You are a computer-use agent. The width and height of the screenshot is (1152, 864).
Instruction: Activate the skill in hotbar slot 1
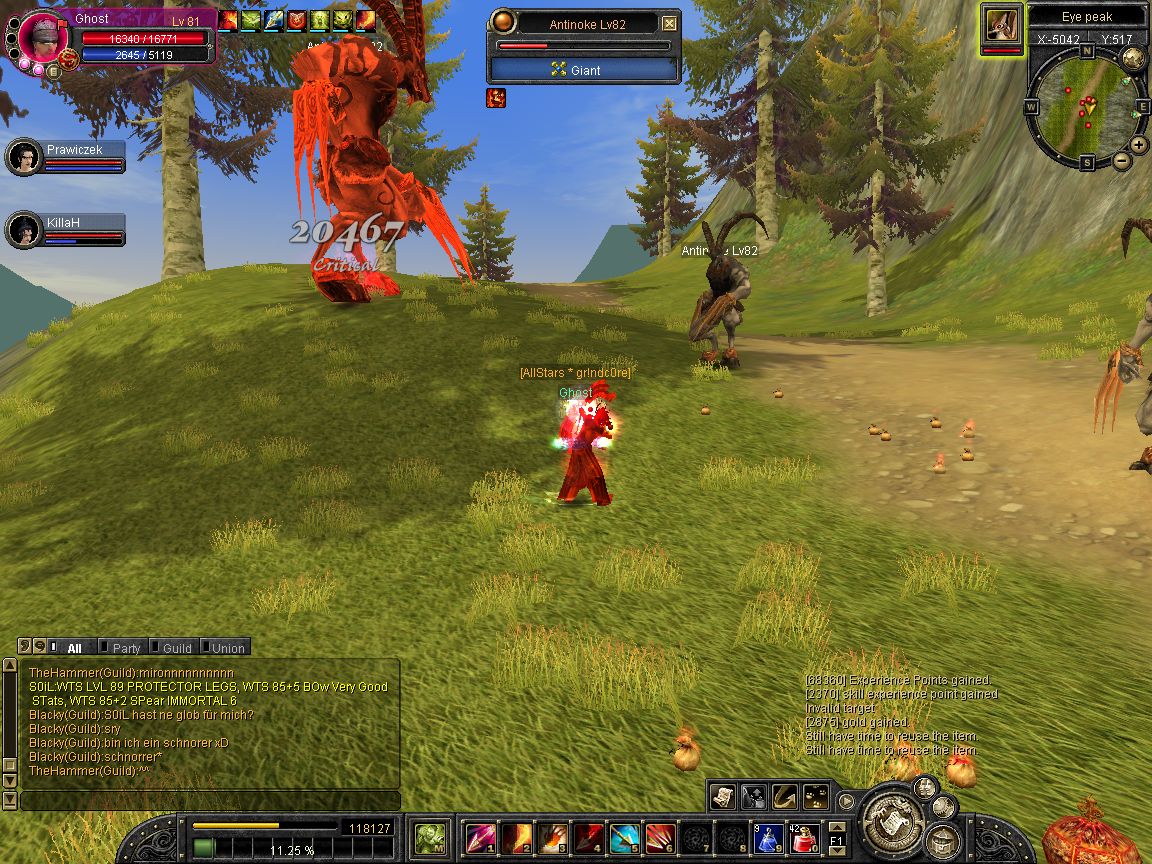tap(480, 837)
